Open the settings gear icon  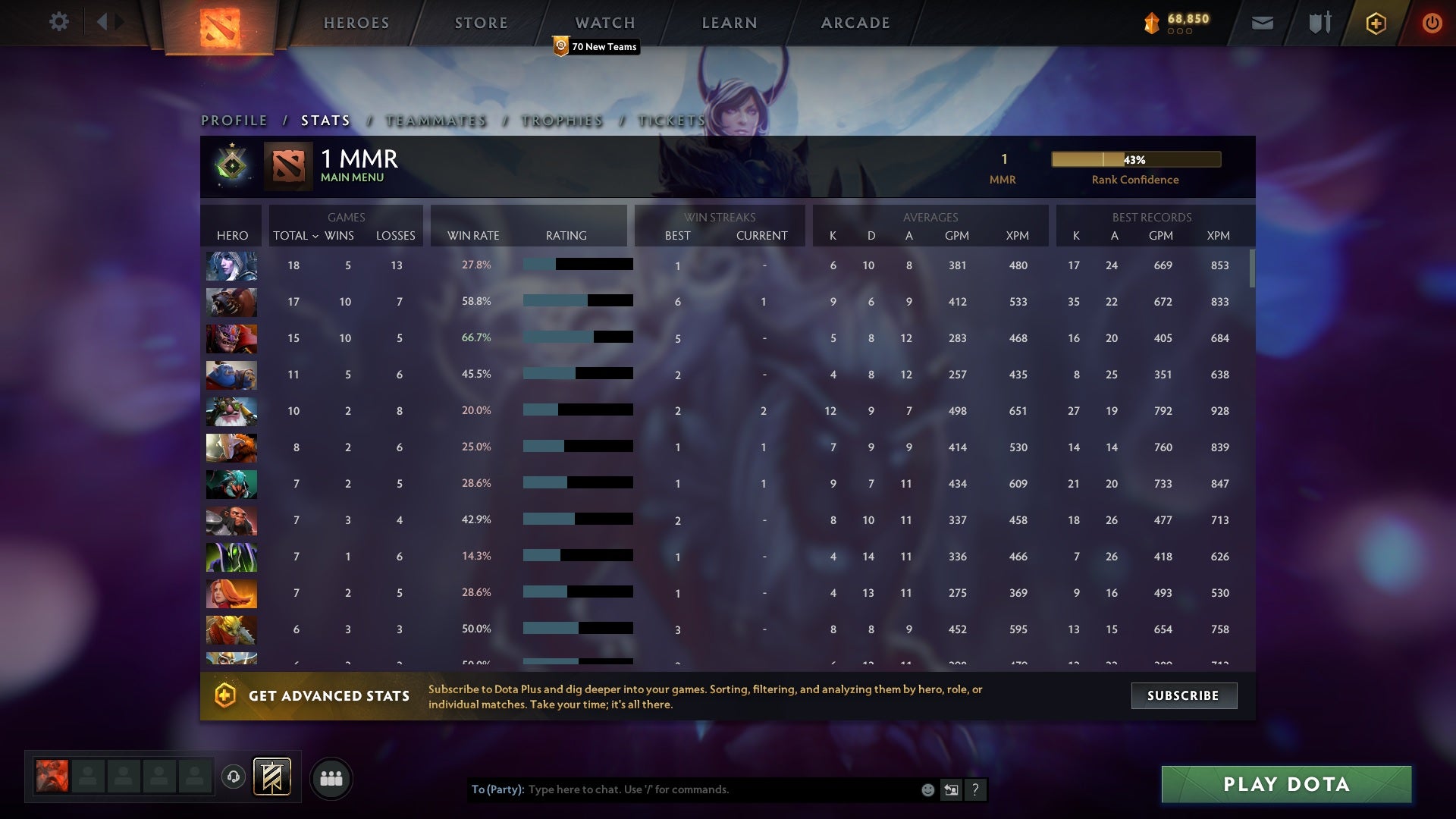59,22
